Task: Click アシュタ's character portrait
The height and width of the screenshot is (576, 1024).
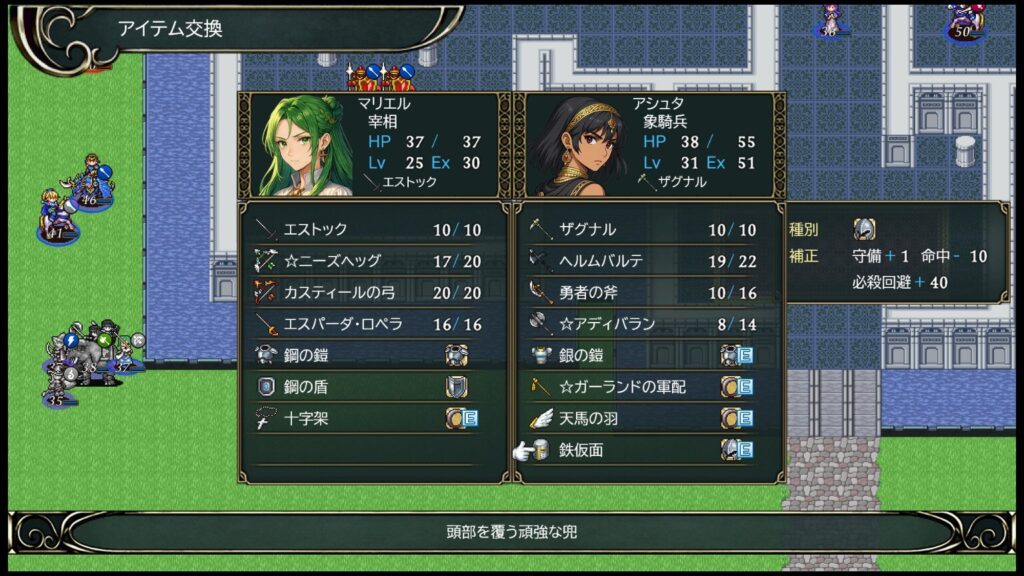Action: tap(579, 146)
